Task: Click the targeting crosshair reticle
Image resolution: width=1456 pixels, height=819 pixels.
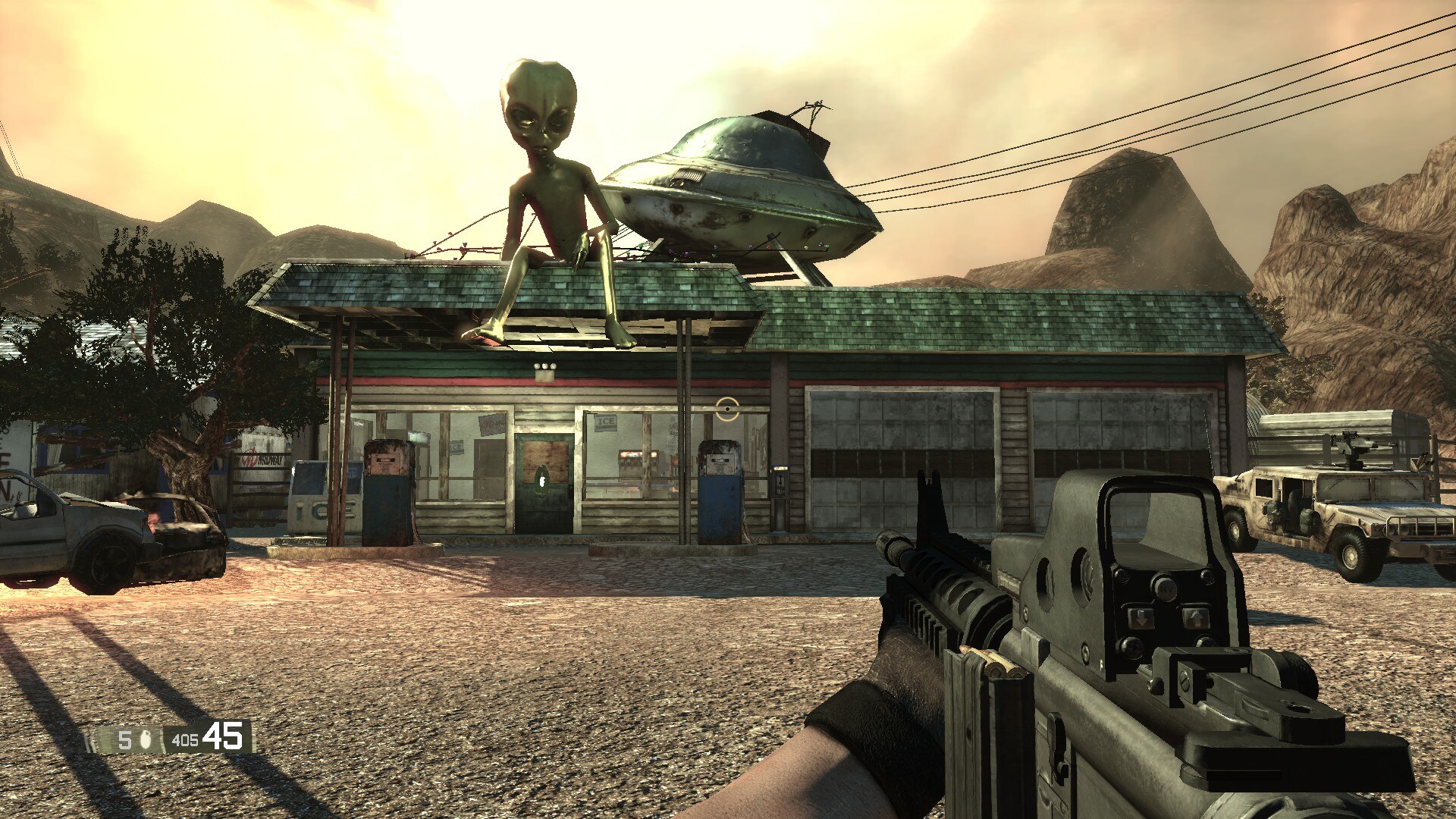Action: [x=728, y=409]
